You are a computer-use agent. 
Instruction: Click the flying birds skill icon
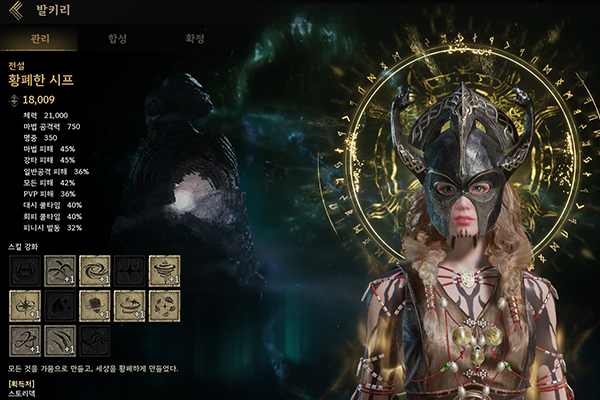tap(60, 271)
